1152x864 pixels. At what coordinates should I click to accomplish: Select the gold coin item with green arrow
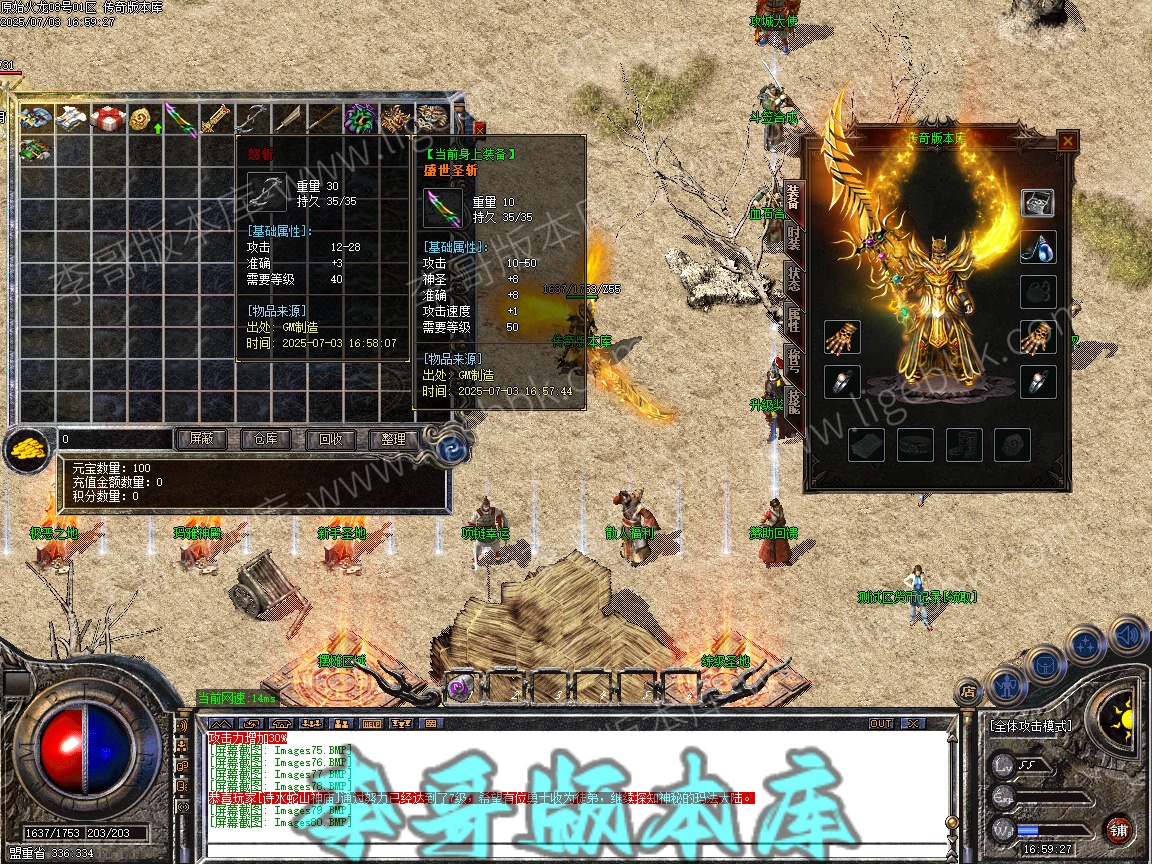coord(143,118)
